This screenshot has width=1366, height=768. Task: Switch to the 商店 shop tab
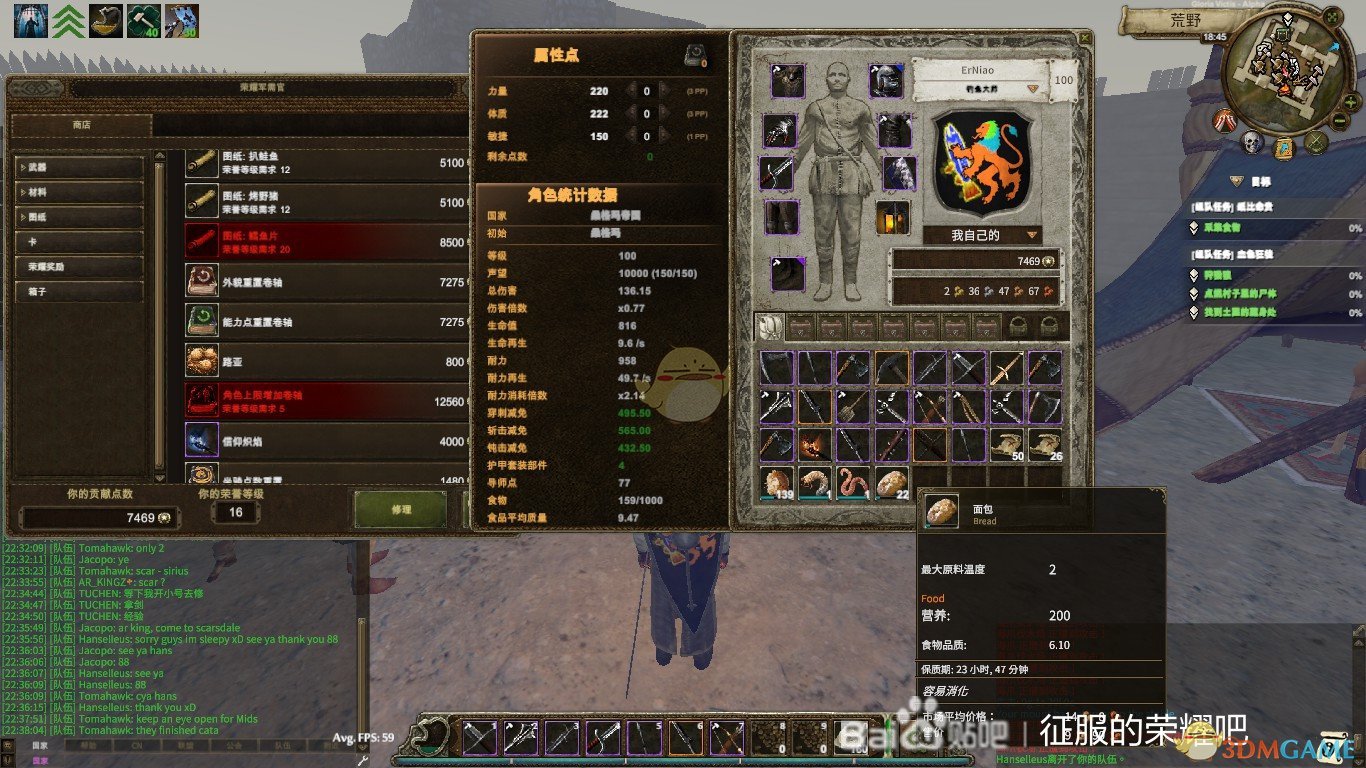pyautogui.click(x=81, y=126)
